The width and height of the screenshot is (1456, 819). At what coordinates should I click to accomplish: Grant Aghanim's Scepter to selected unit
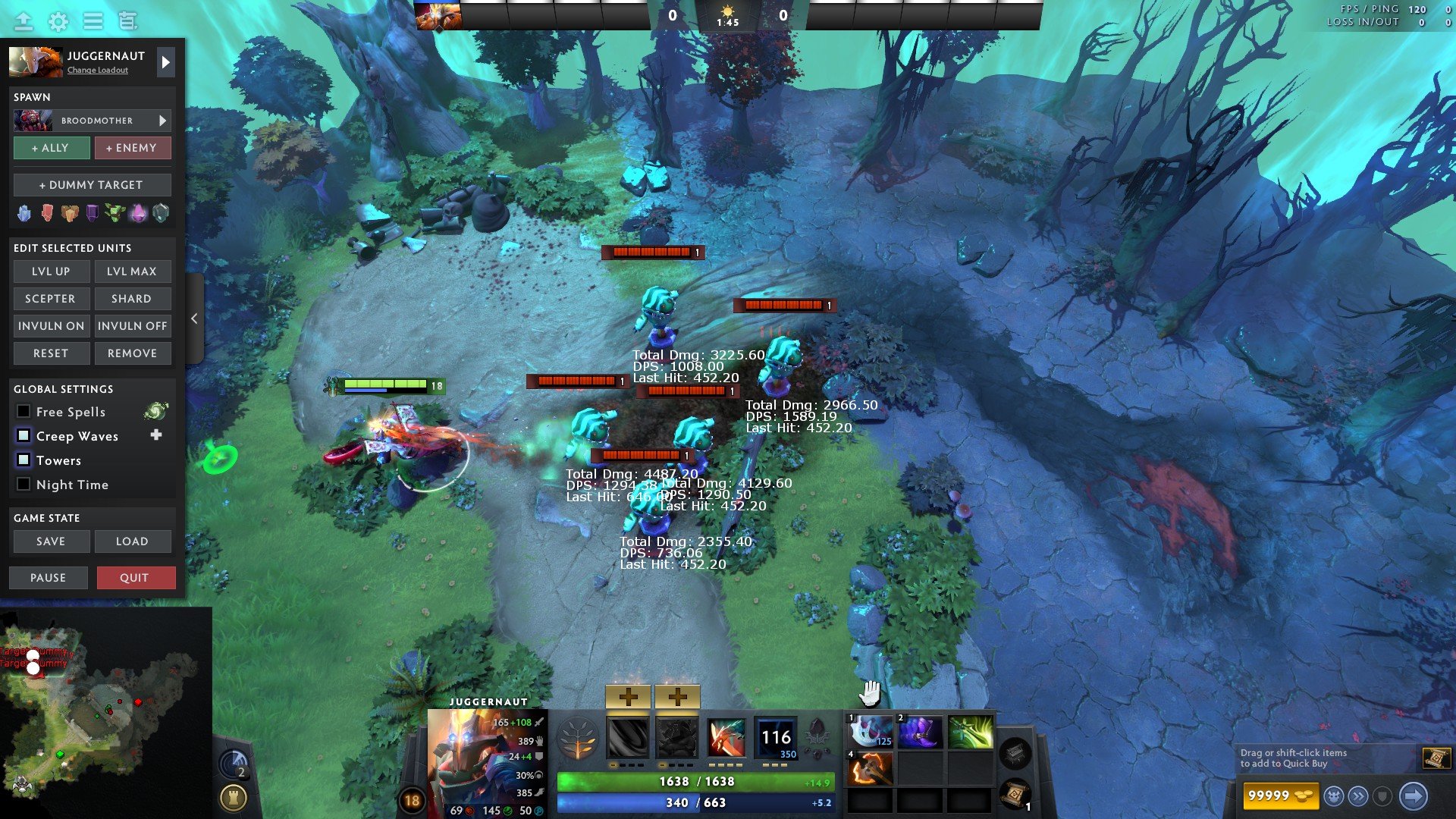(x=51, y=299)
